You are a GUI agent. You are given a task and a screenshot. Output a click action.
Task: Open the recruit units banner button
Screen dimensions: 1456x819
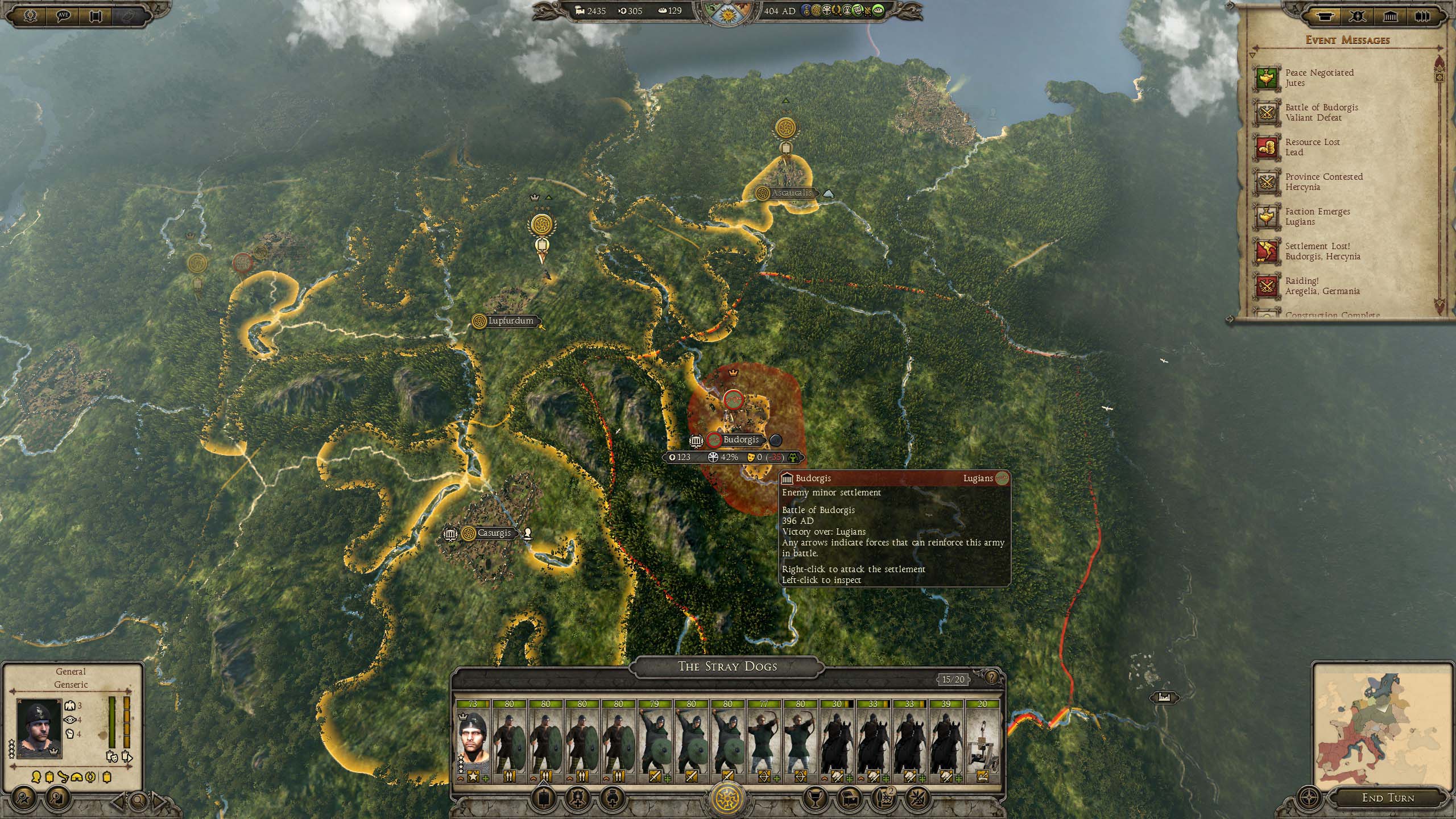[544, 799]
